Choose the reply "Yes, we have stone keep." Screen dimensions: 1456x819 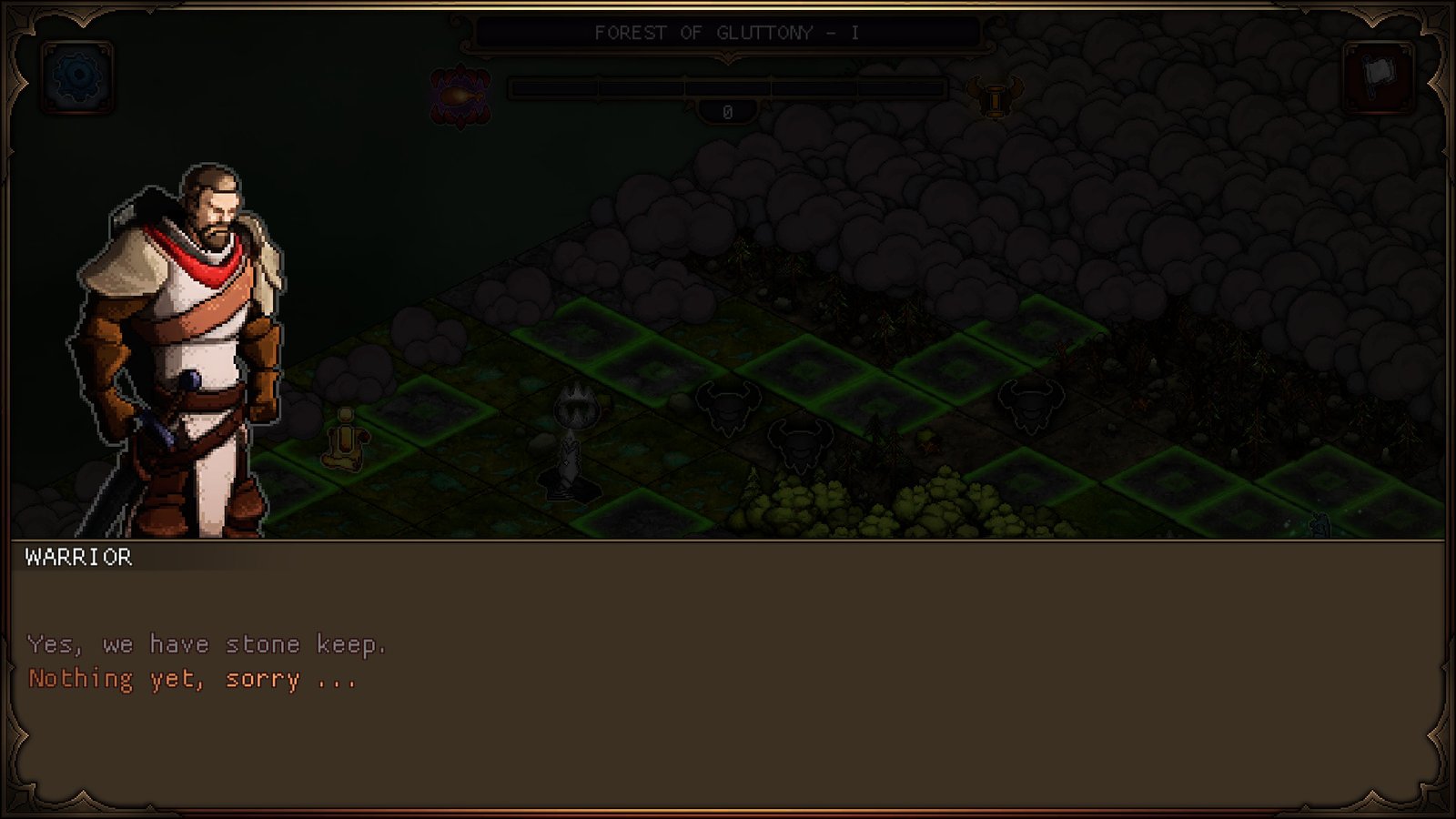coord(207,644)
